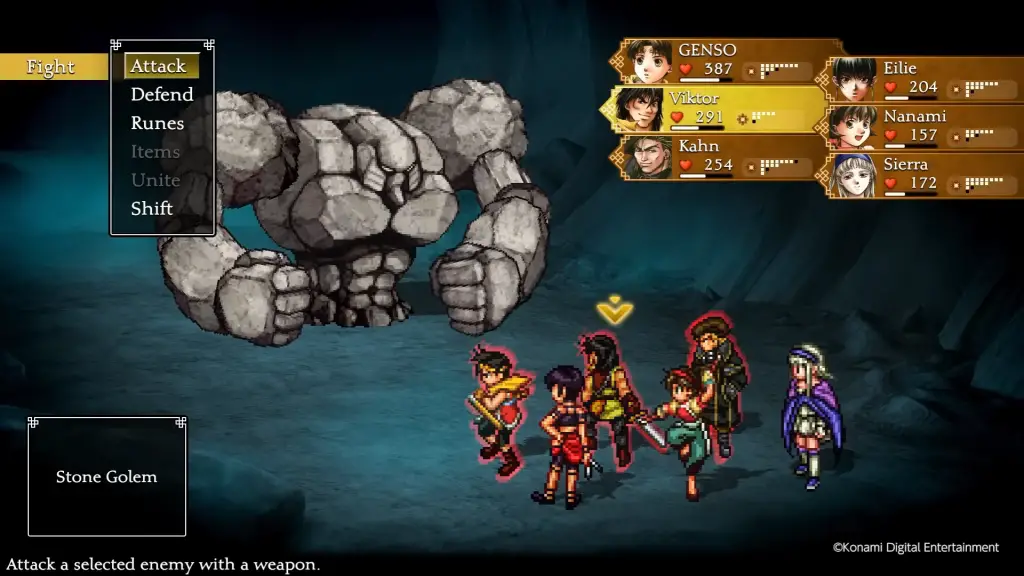Select Eilie's party status panel
The image size is (1024, 576).
(x=925, y=78)
